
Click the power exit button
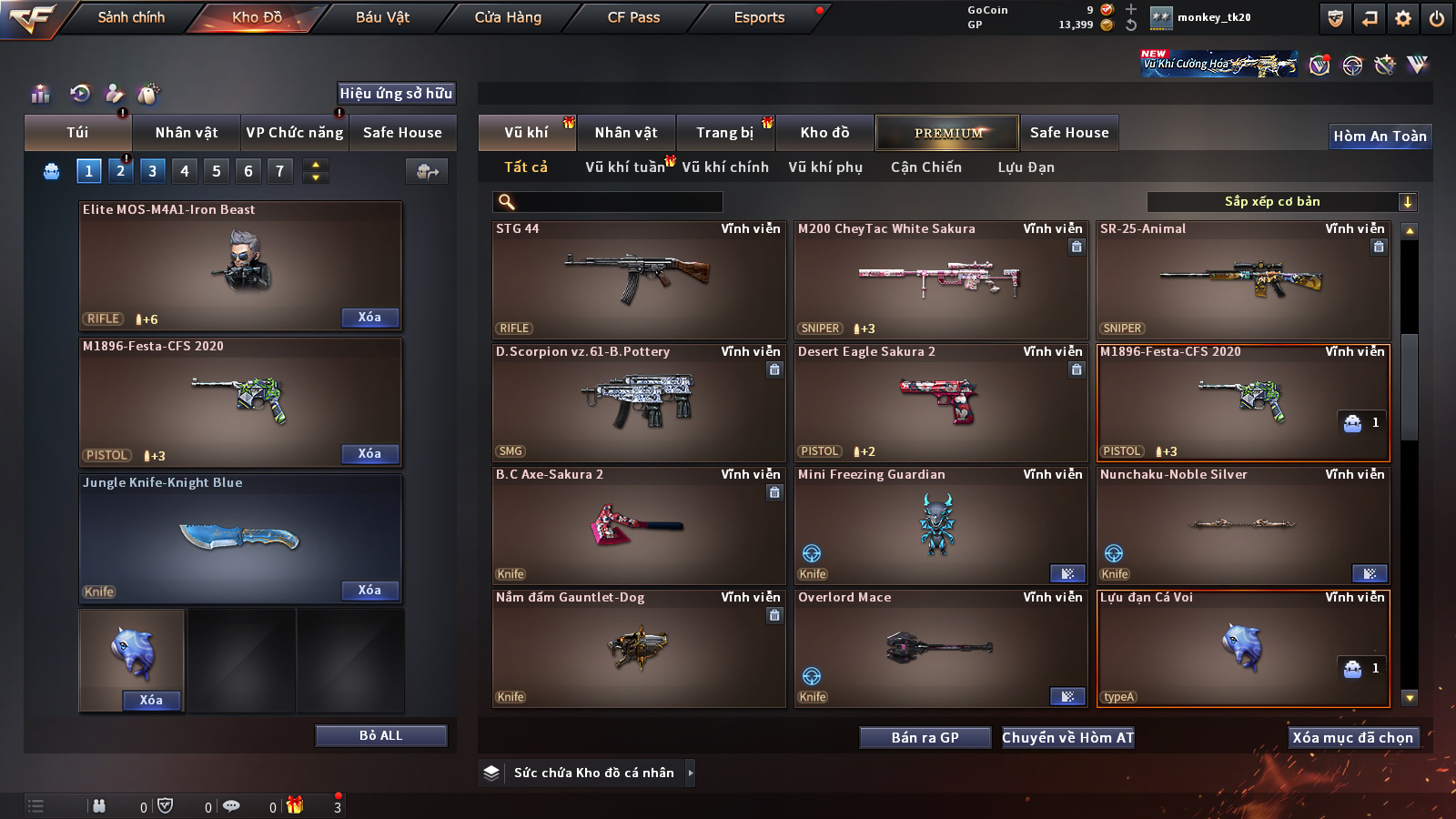pyautogui.click(x=1437, y=18)
